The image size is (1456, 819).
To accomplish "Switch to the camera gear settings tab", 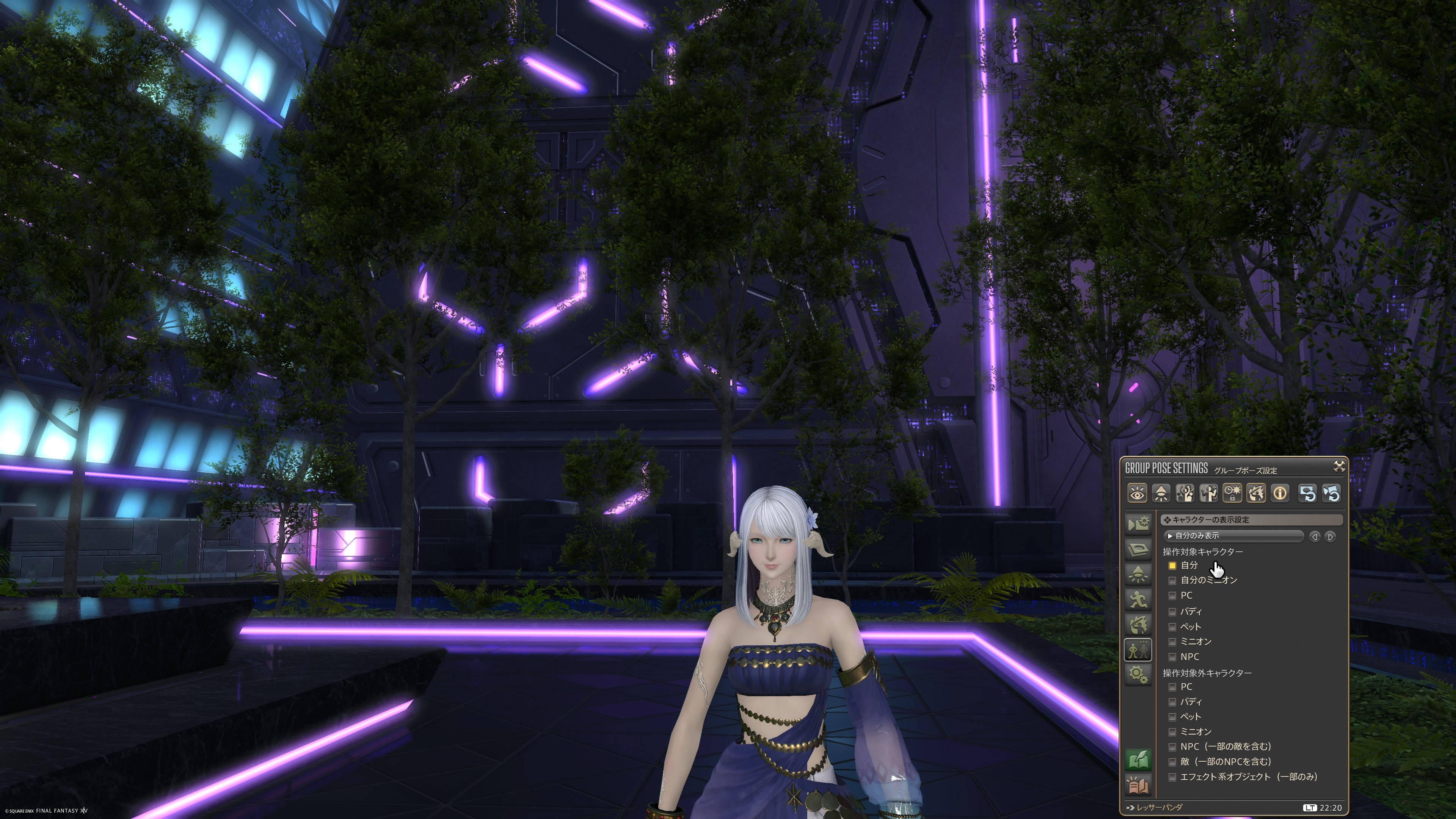I will click(1138, 524).
